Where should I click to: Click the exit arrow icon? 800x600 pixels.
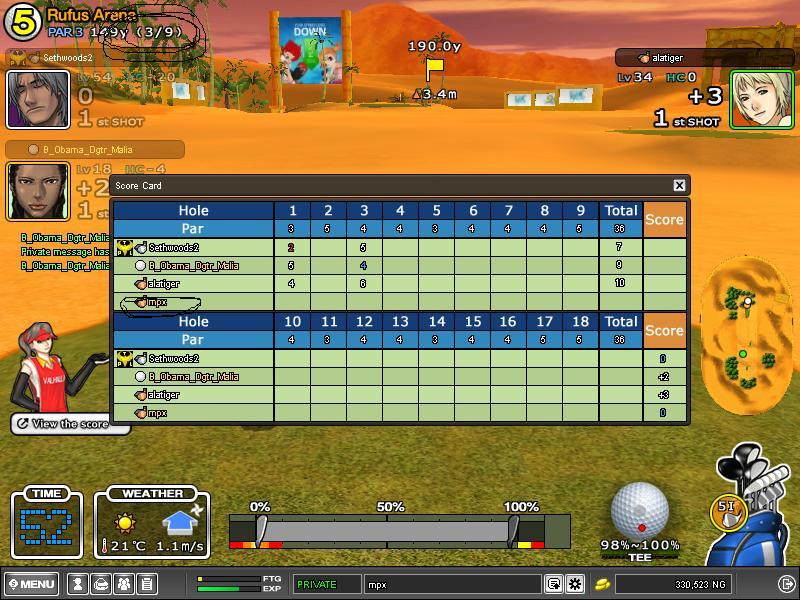[785, 584]
